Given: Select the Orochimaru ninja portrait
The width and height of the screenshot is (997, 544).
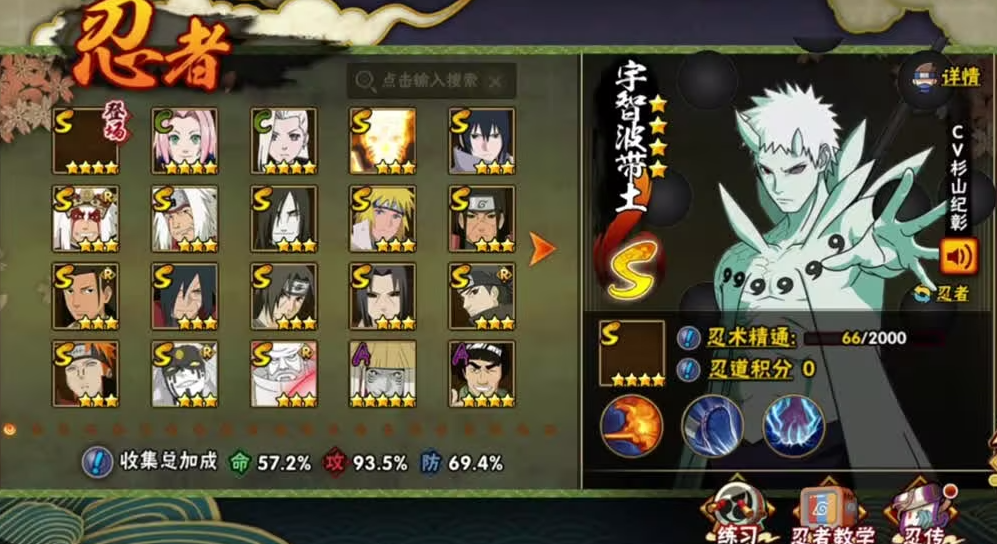Looking at the screenshot, I should 283,218.
